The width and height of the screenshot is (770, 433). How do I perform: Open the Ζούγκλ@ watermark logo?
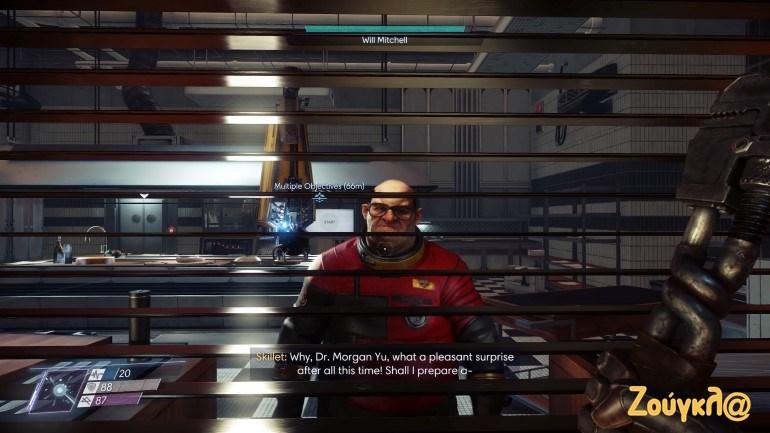(x=689, y=397)
